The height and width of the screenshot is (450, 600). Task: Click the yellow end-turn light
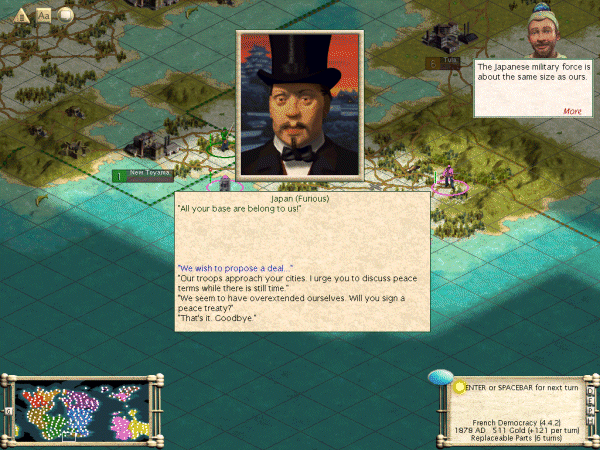click(459, 386)
